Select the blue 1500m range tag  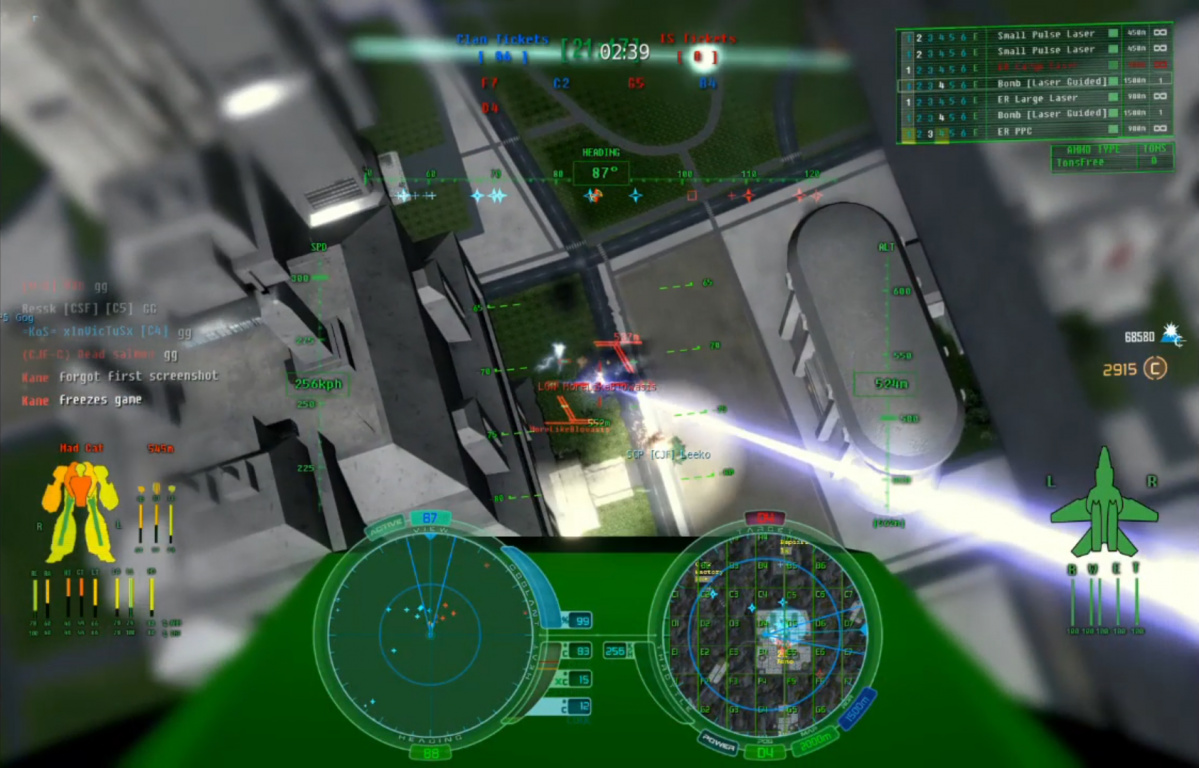coord(859,708)
